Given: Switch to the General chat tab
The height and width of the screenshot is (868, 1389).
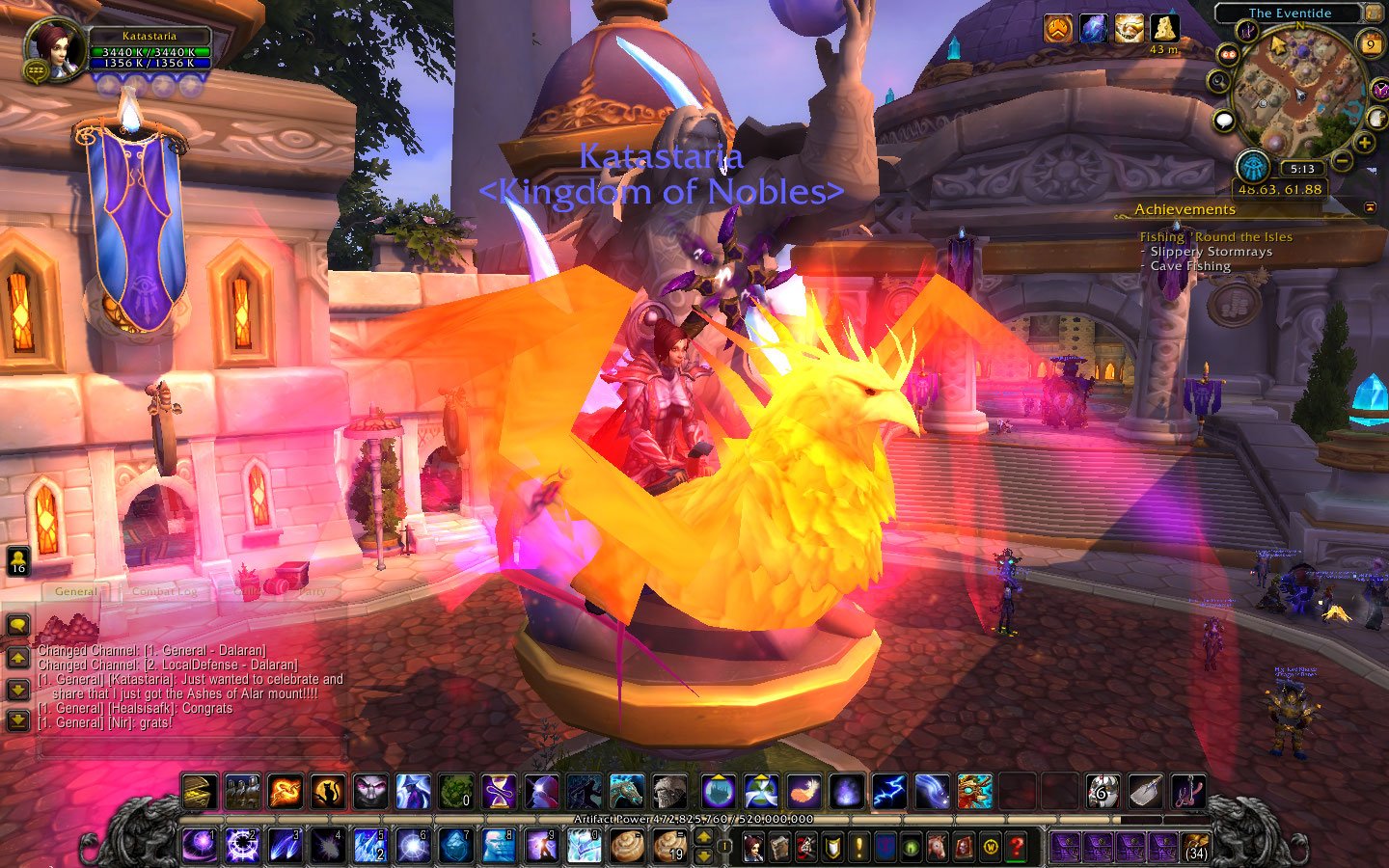Looking at the screenshot, I should [75, 591].
